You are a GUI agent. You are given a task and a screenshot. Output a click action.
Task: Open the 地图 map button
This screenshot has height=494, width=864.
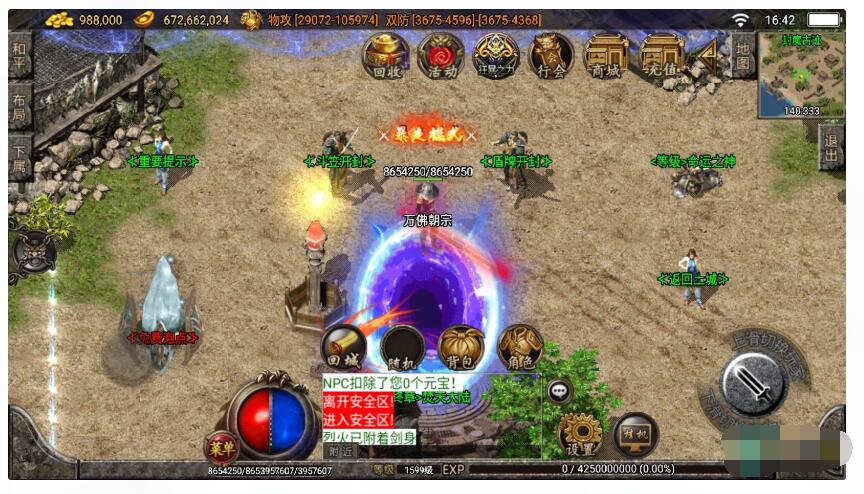pyautogui.click(x=741, y=54)
